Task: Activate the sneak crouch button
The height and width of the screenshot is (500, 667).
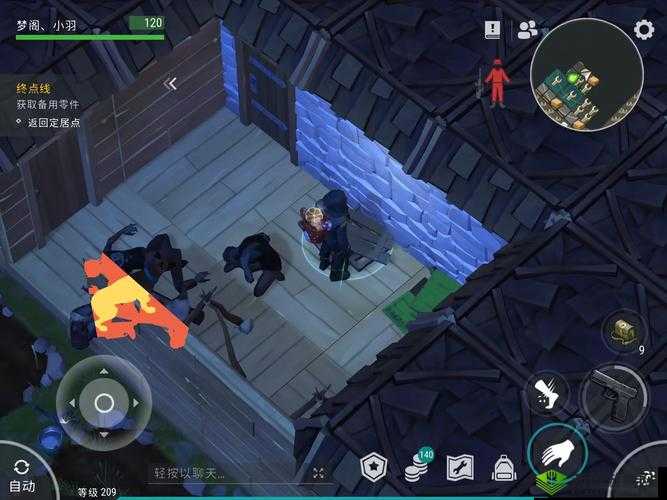Action: pos(546,393)
